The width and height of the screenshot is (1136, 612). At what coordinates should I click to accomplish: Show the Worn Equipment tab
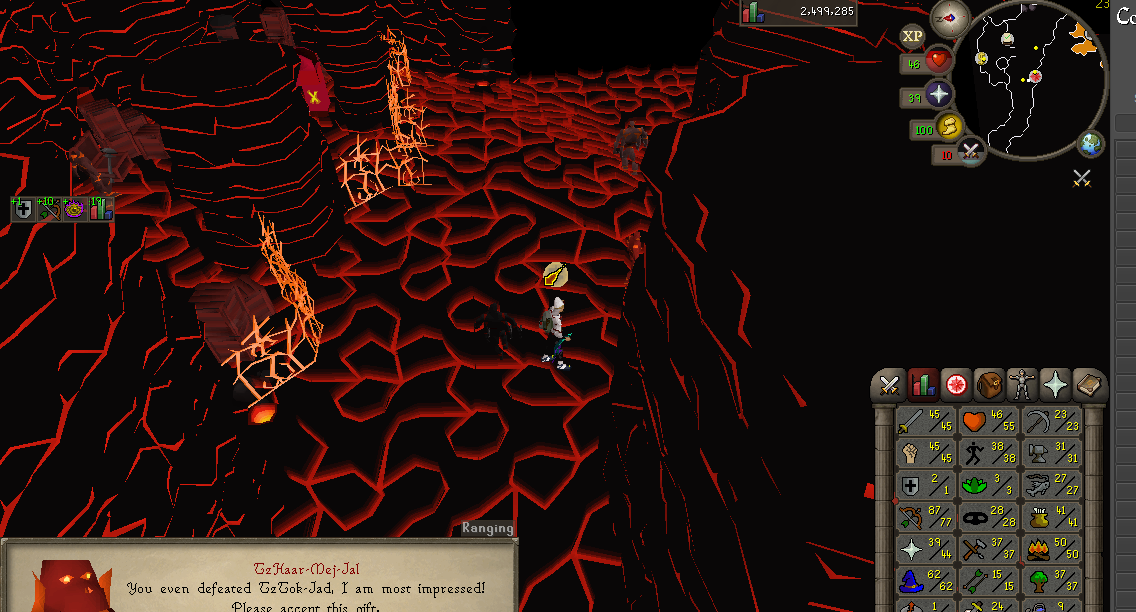tap(1022, 385)
